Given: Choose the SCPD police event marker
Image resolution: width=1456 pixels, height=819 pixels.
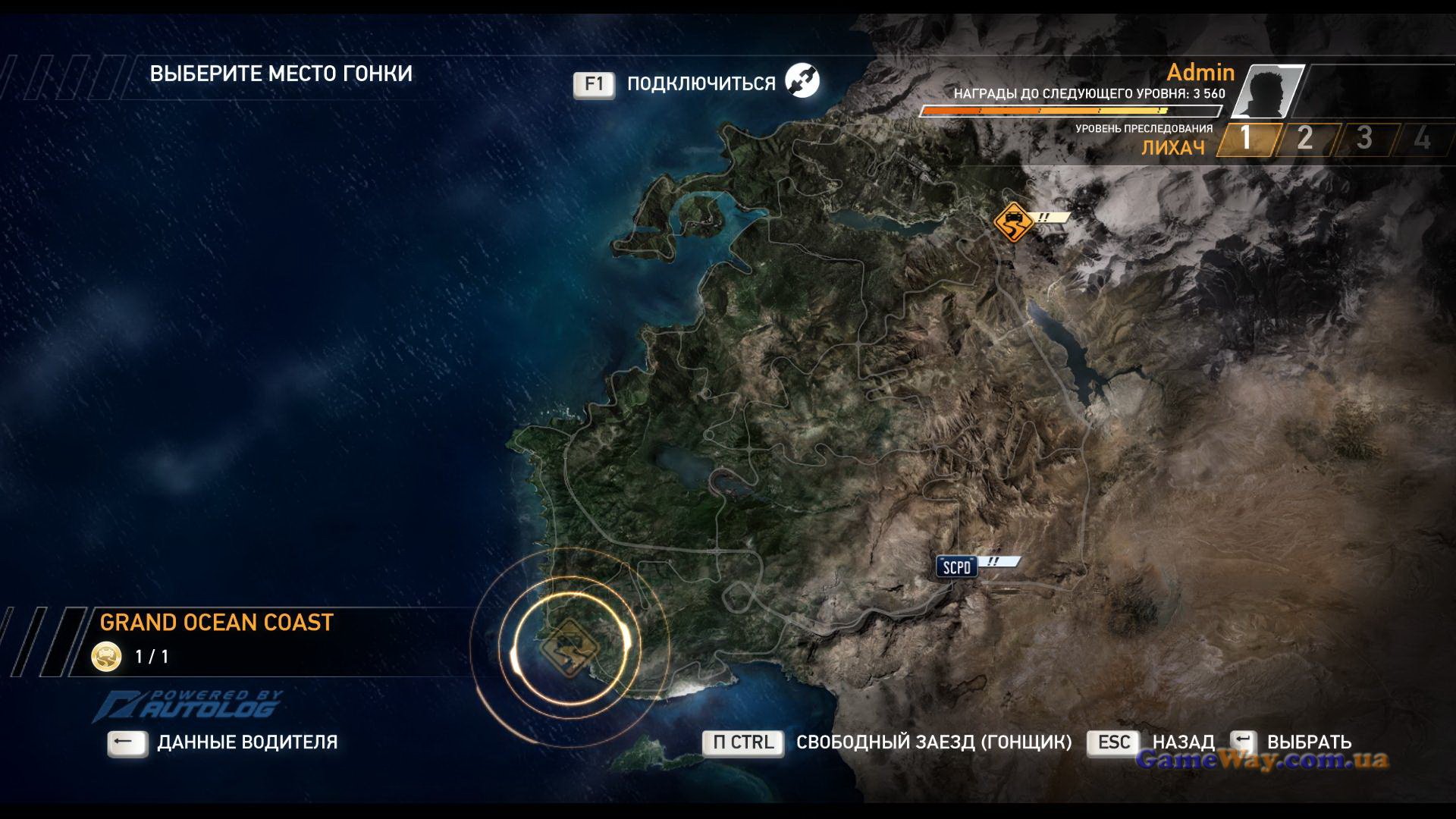Looking at the screenshot, I should [956, 567].
